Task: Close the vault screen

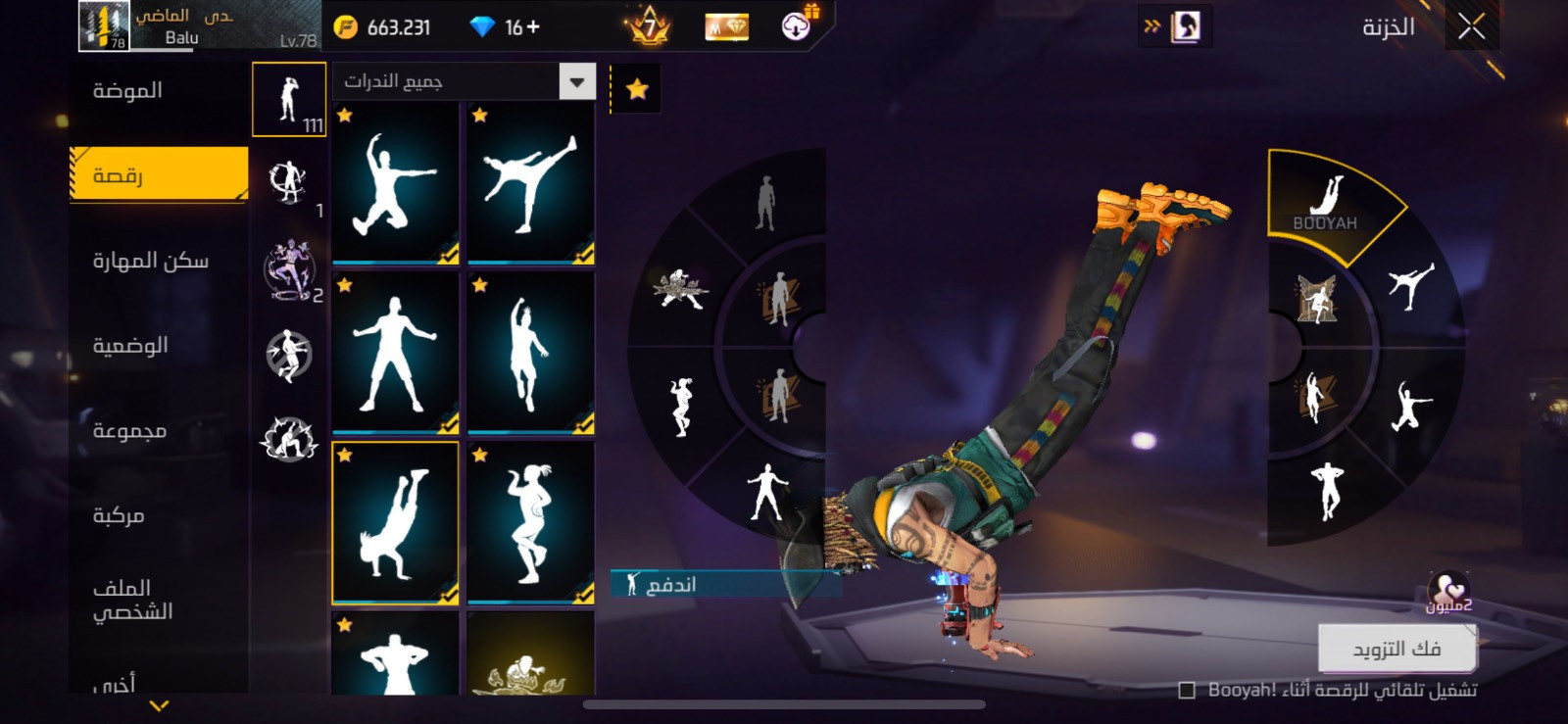Action: click(1471, 26)
